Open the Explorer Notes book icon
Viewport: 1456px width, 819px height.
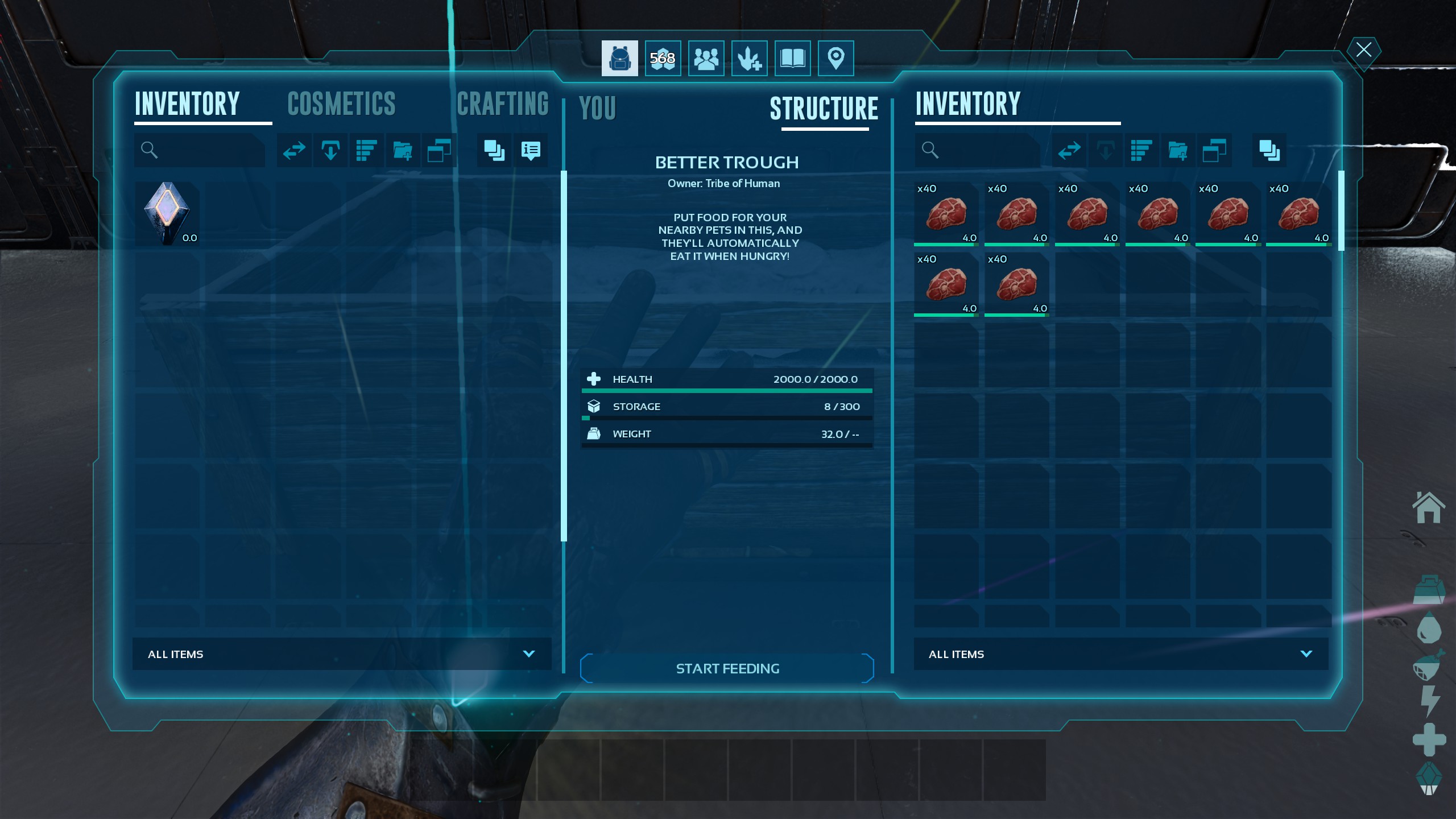click(792, 57)
